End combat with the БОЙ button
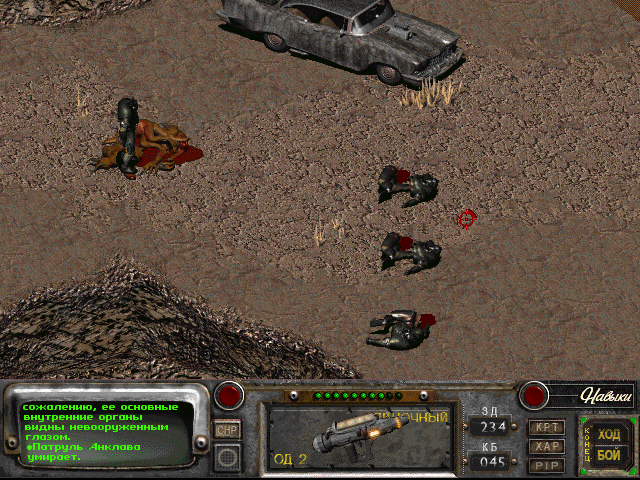 pos(608,455)
